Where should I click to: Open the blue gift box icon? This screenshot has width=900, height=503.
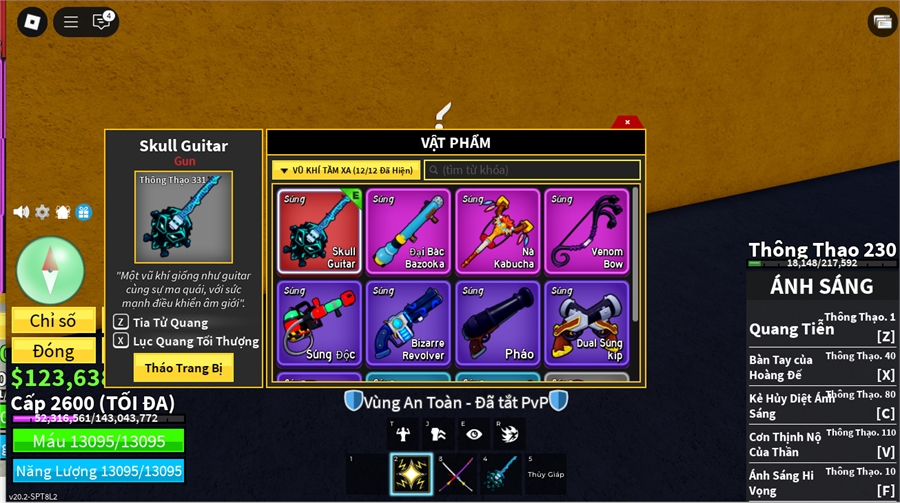(84, 212)
